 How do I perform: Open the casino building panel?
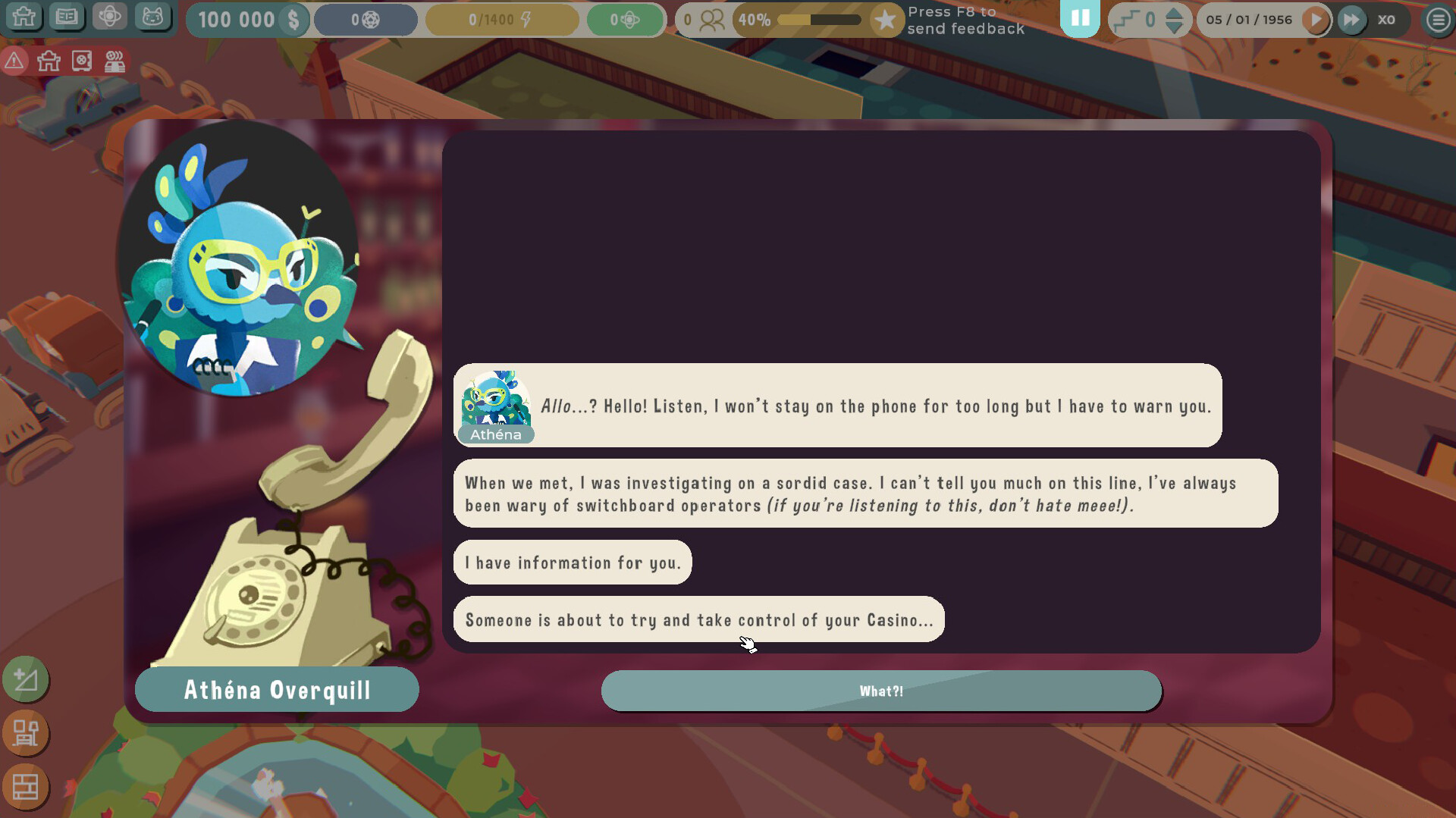tap(24, 17)
